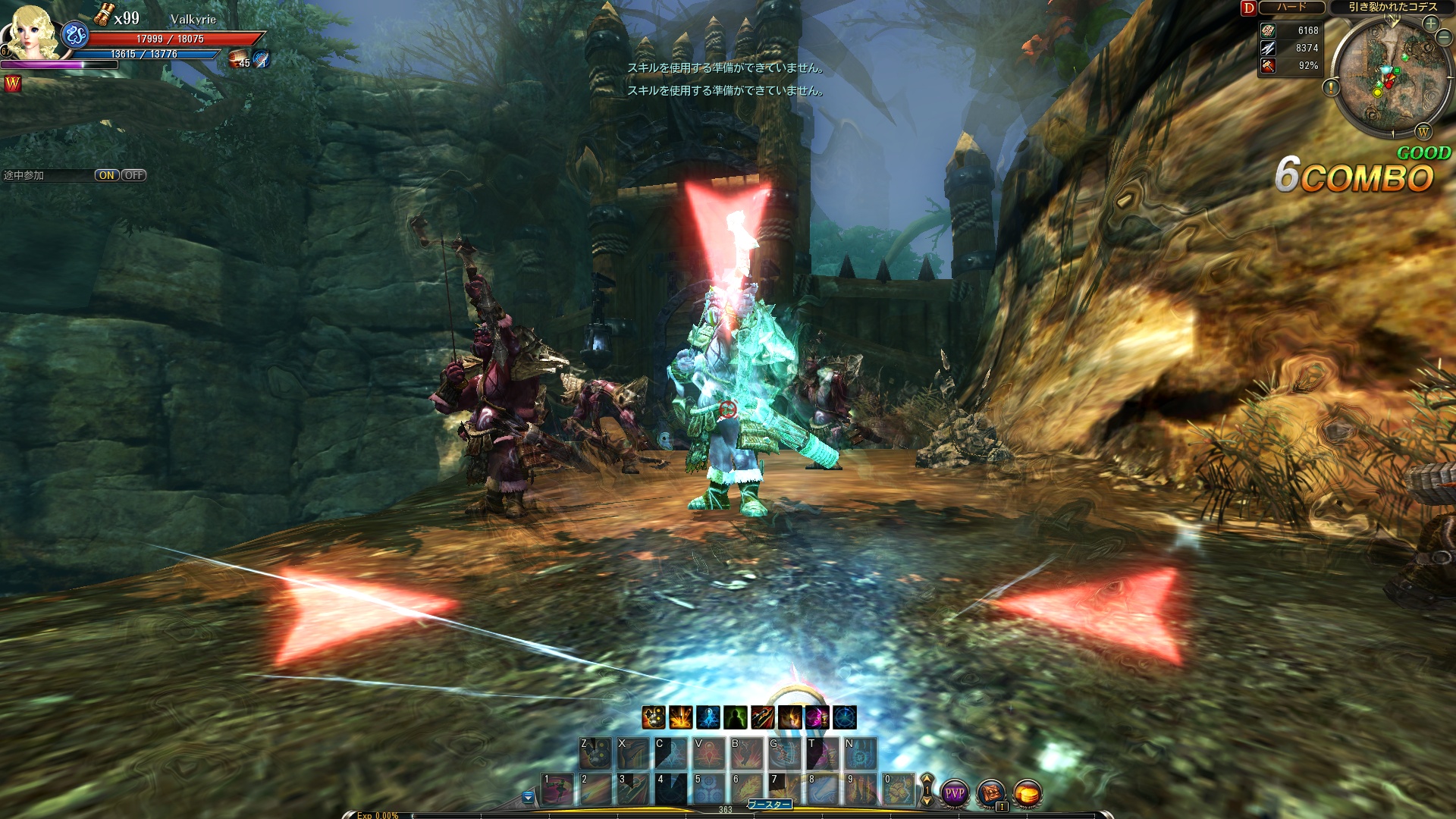Zoom in the minimap with the plus button
1456x819 pixels.
[x=1430, y=24]
